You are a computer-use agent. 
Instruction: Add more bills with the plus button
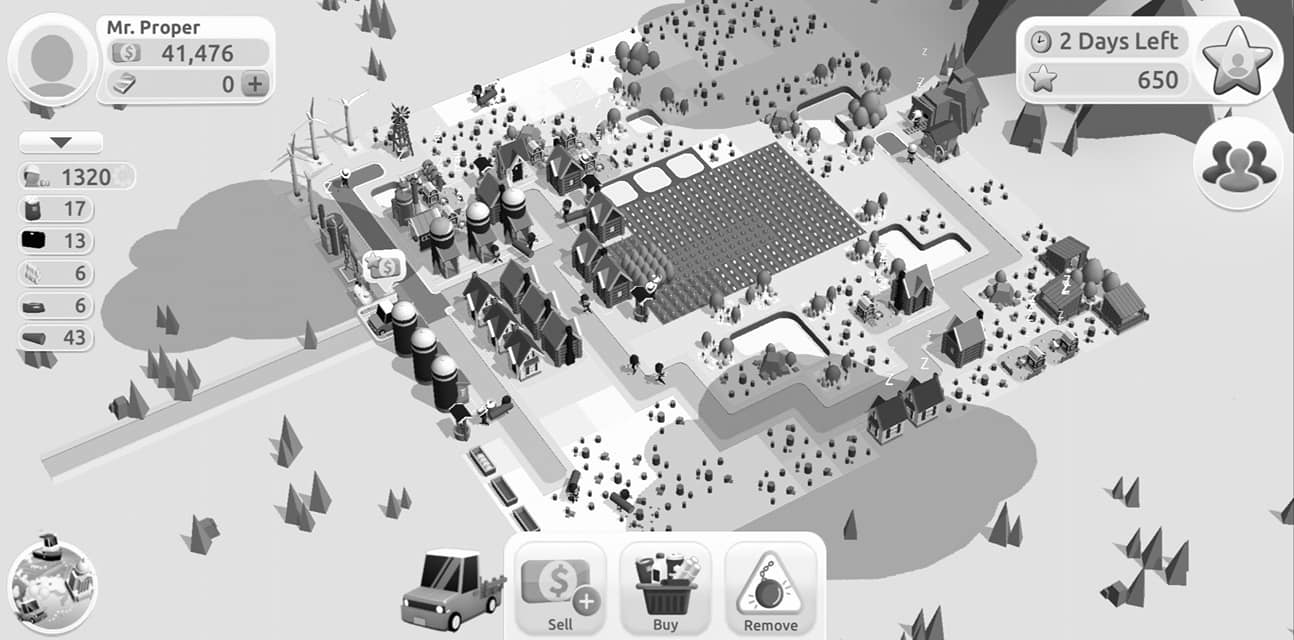tap(256, 84)
